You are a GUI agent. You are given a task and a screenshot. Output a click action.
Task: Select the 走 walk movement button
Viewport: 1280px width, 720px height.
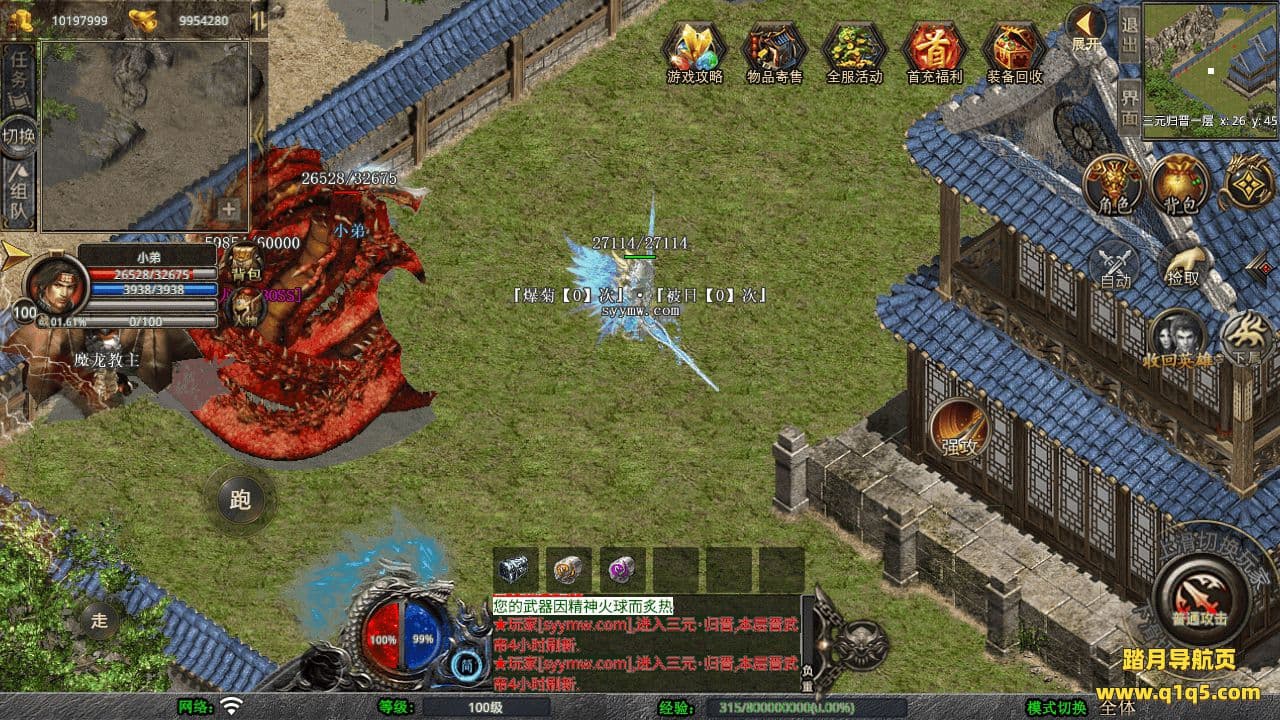click(99, 620)
